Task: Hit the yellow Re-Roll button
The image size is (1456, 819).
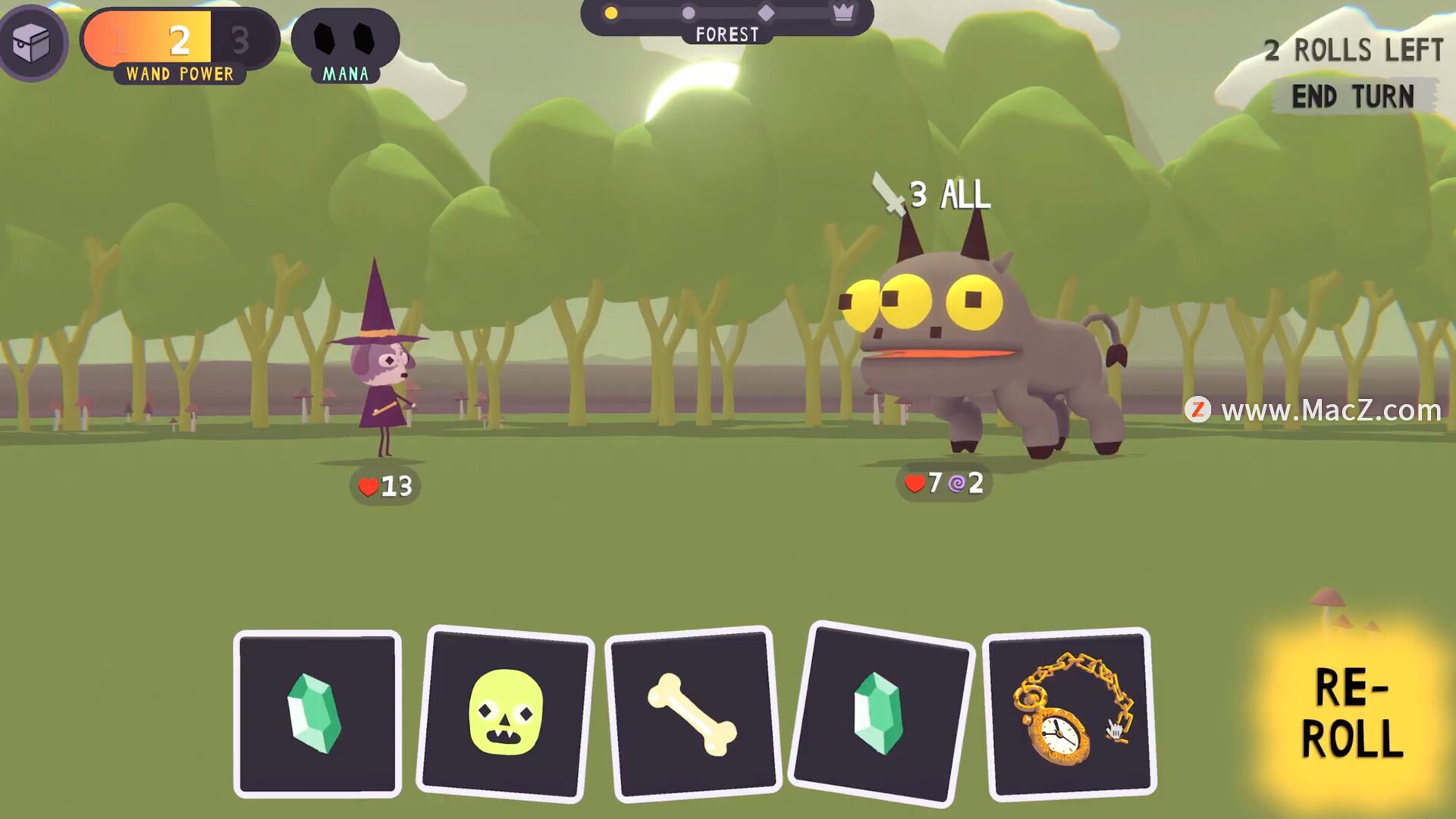Action: [1351, 713]
